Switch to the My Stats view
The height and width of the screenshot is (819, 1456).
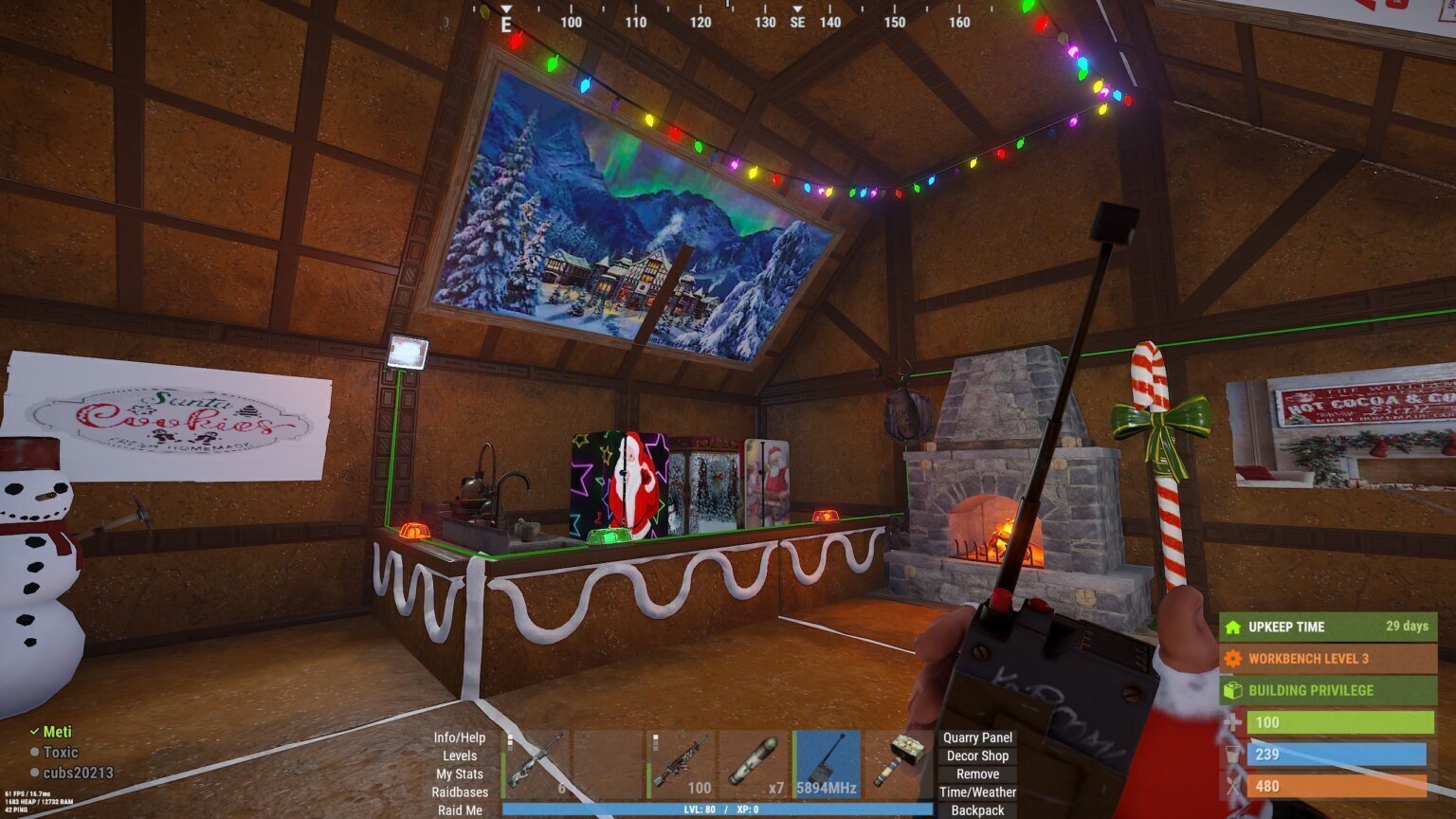460,773
